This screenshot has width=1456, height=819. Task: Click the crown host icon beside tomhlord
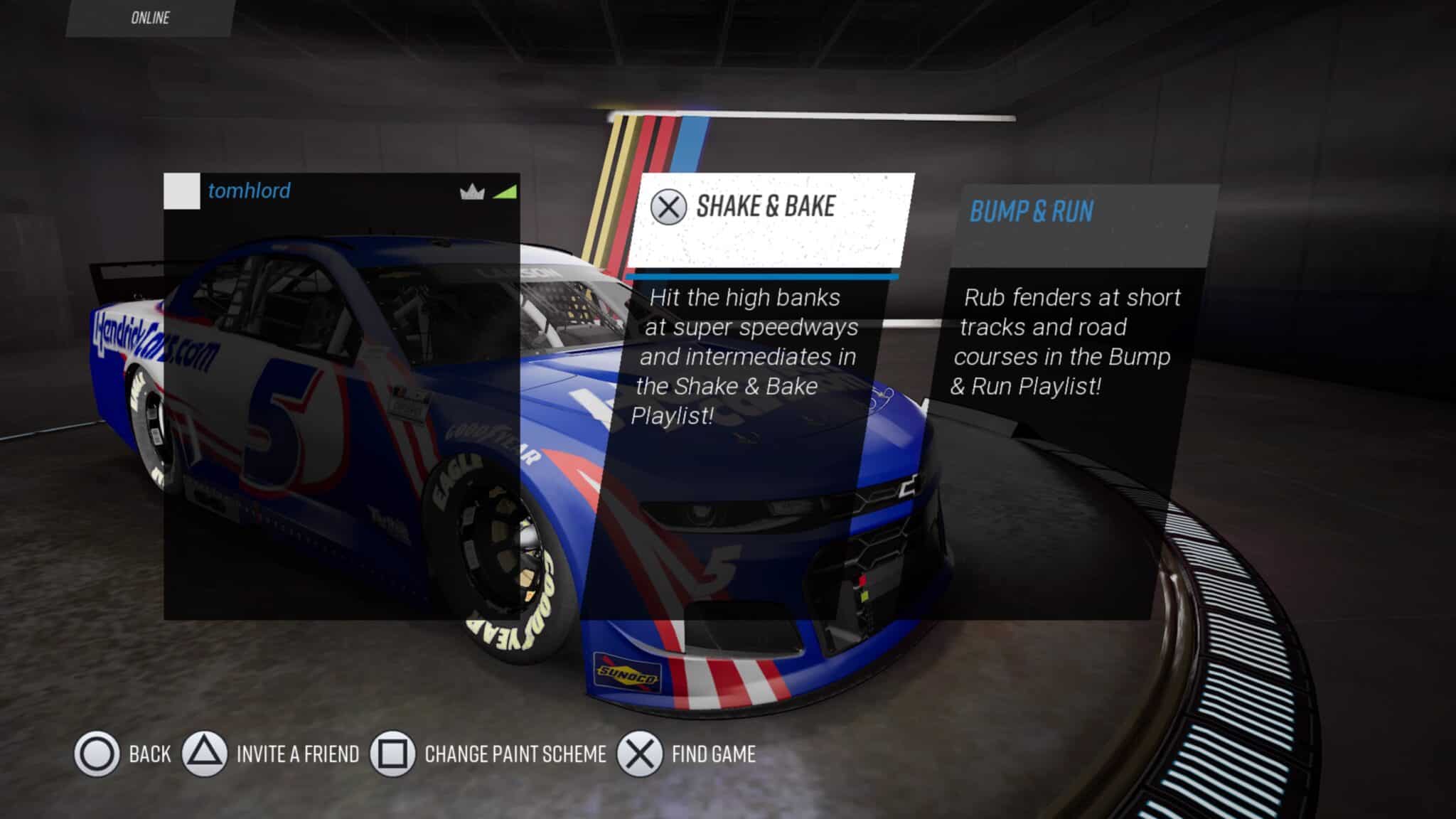pos(472,191)
